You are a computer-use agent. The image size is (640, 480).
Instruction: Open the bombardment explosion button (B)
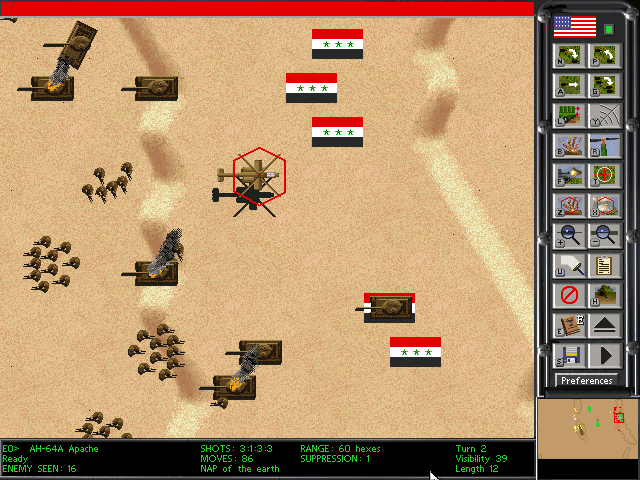(x=568, y=146)
